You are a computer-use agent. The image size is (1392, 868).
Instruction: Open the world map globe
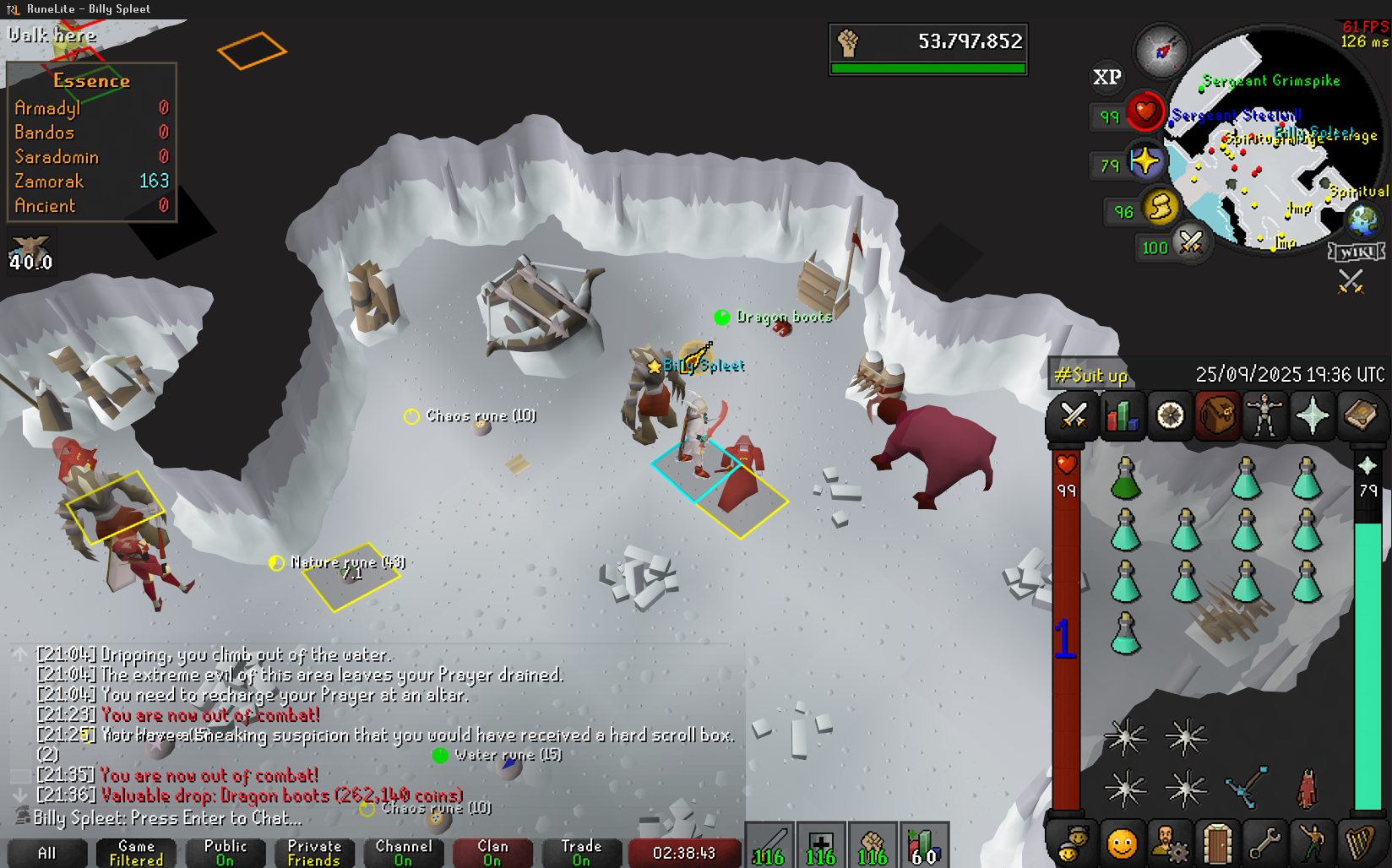coord(1362,221)
